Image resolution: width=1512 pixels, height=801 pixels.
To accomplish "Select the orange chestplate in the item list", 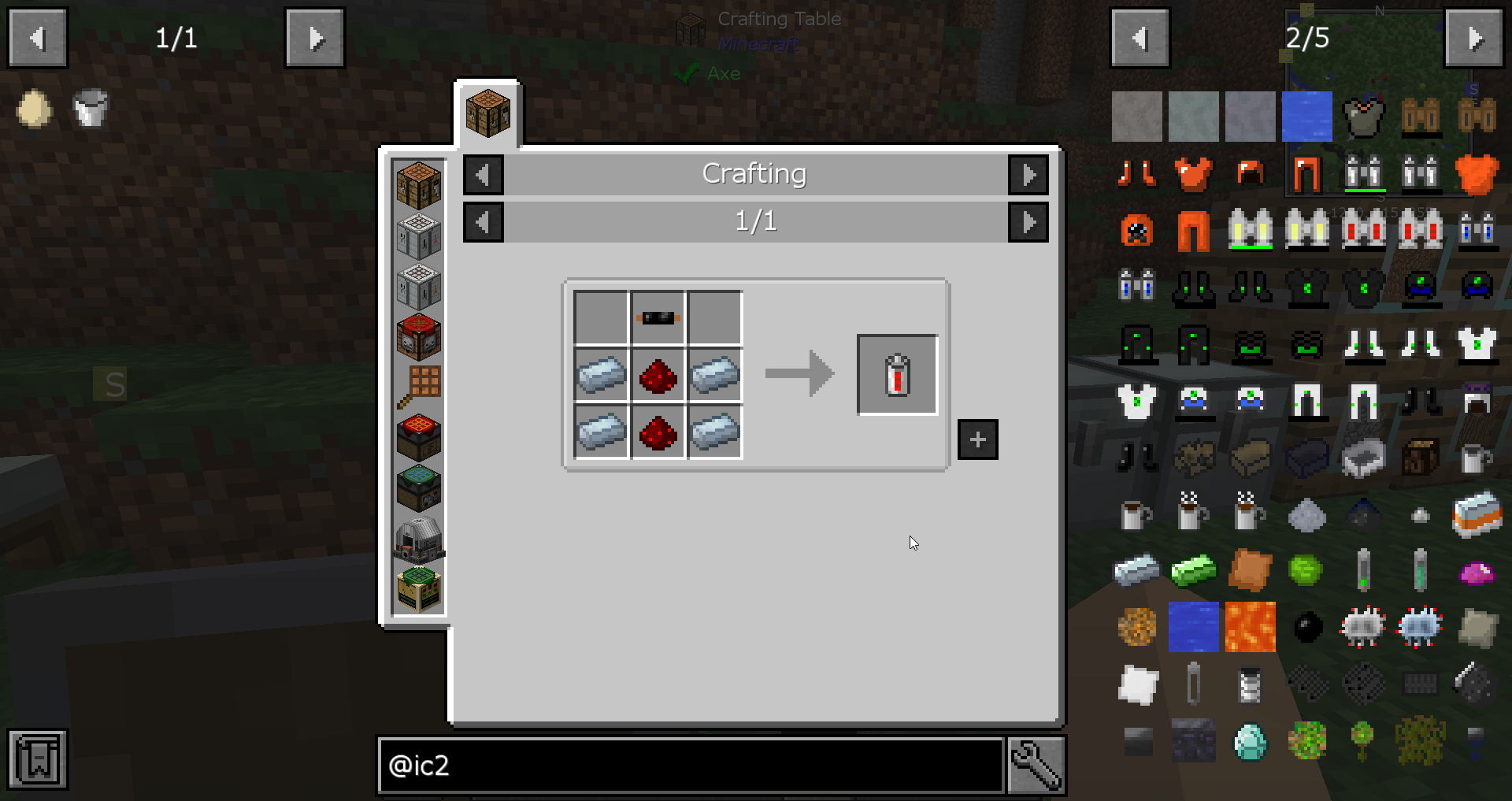I will (x=1193, y=173).
